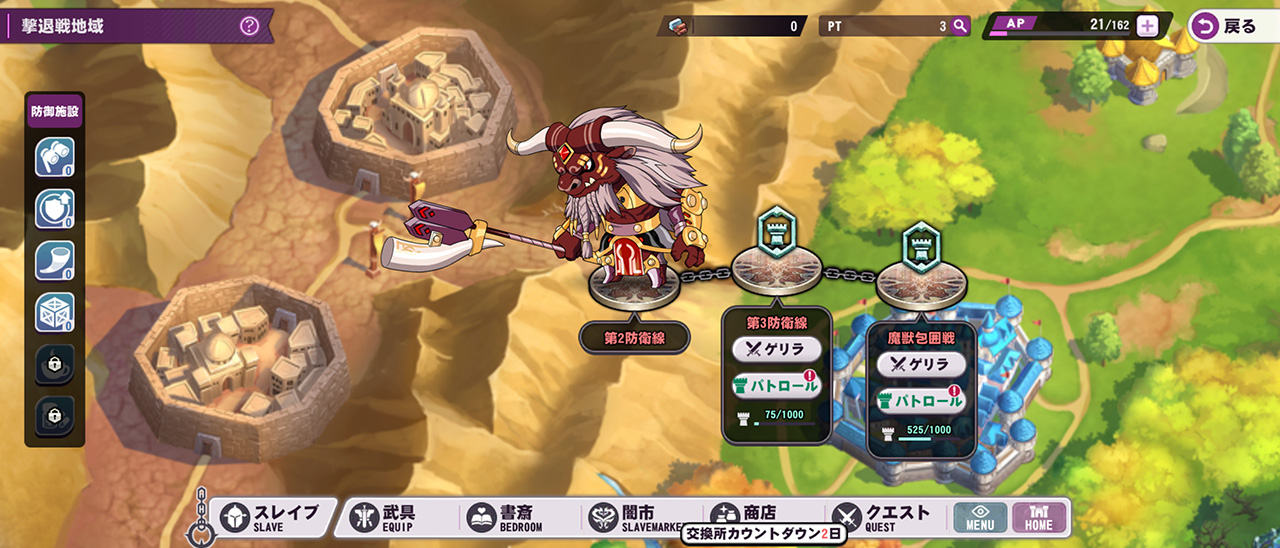Select the horn defense facility icon
Viewport: 1280px width, 548px height.
(x=54, y=261)
